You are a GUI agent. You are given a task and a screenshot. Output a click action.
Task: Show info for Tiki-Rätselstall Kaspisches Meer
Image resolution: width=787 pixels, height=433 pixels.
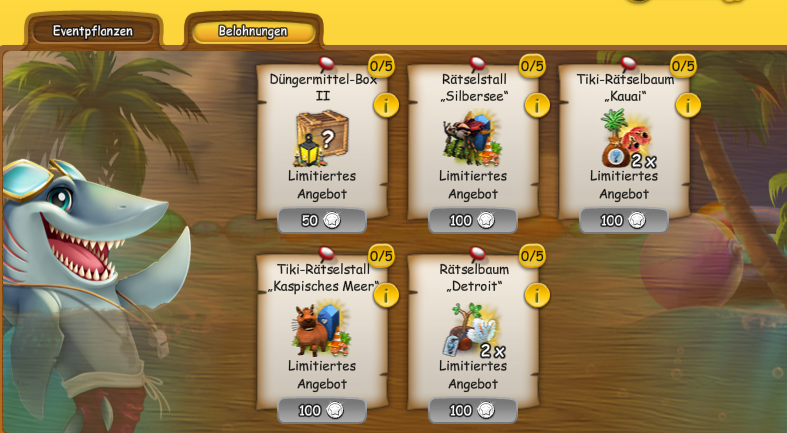tap(386, 295)
